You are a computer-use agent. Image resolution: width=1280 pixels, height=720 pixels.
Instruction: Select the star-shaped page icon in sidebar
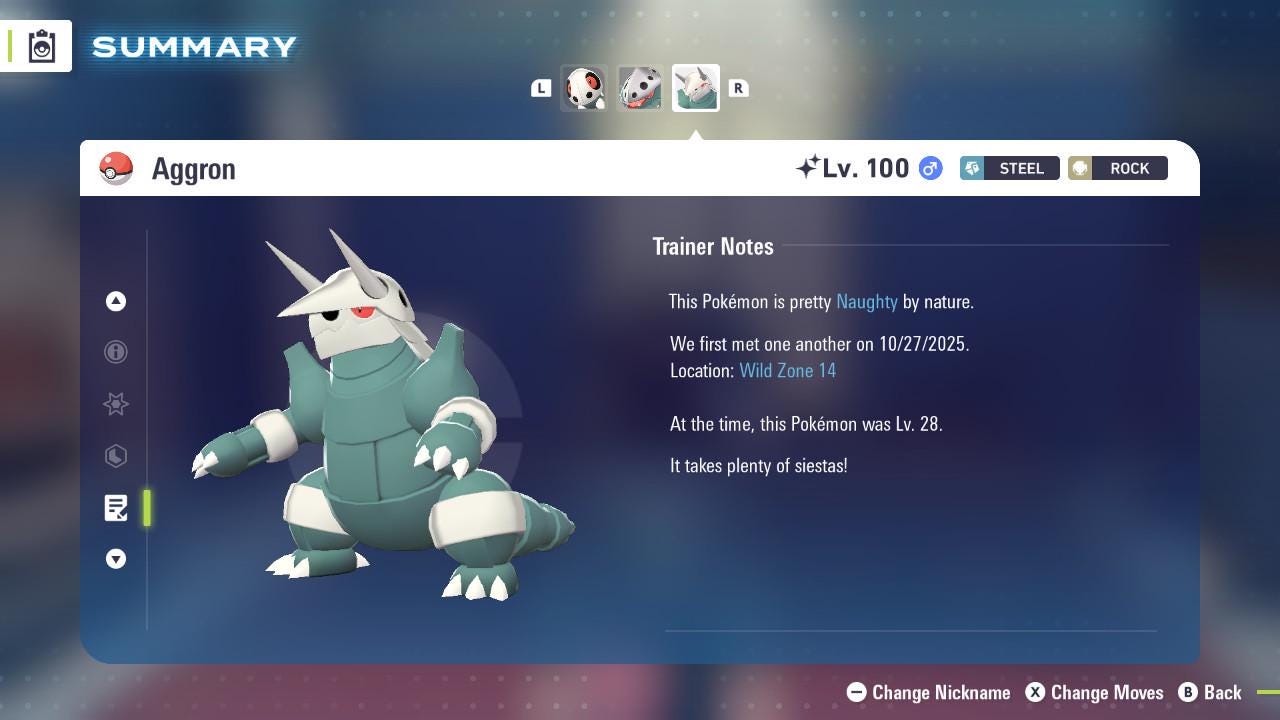coord(116,404)
